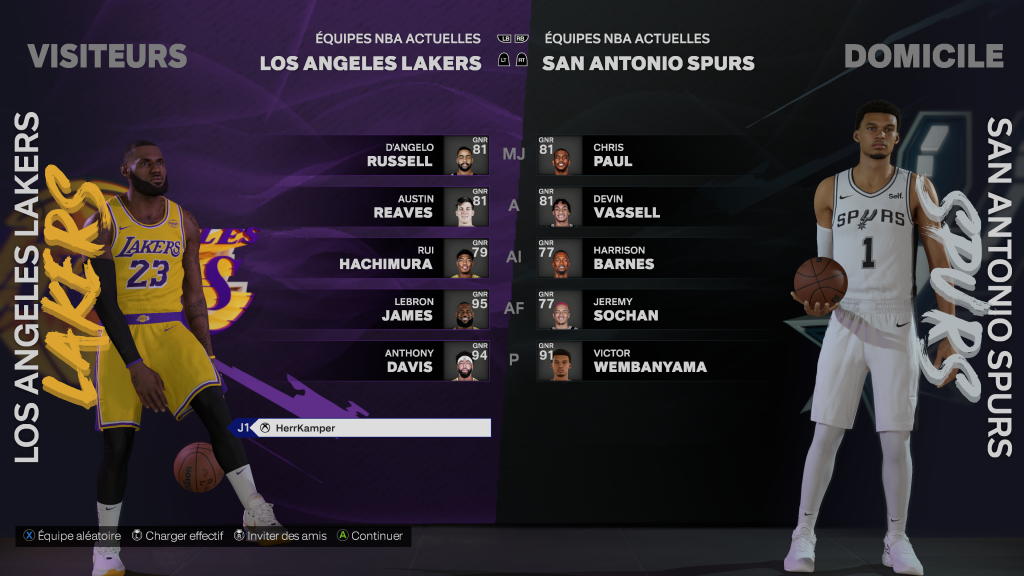Continue with the Continuer option
The height and width of the screenshot is (576, 1024).
pyautogui.click(x=370, y=536)
